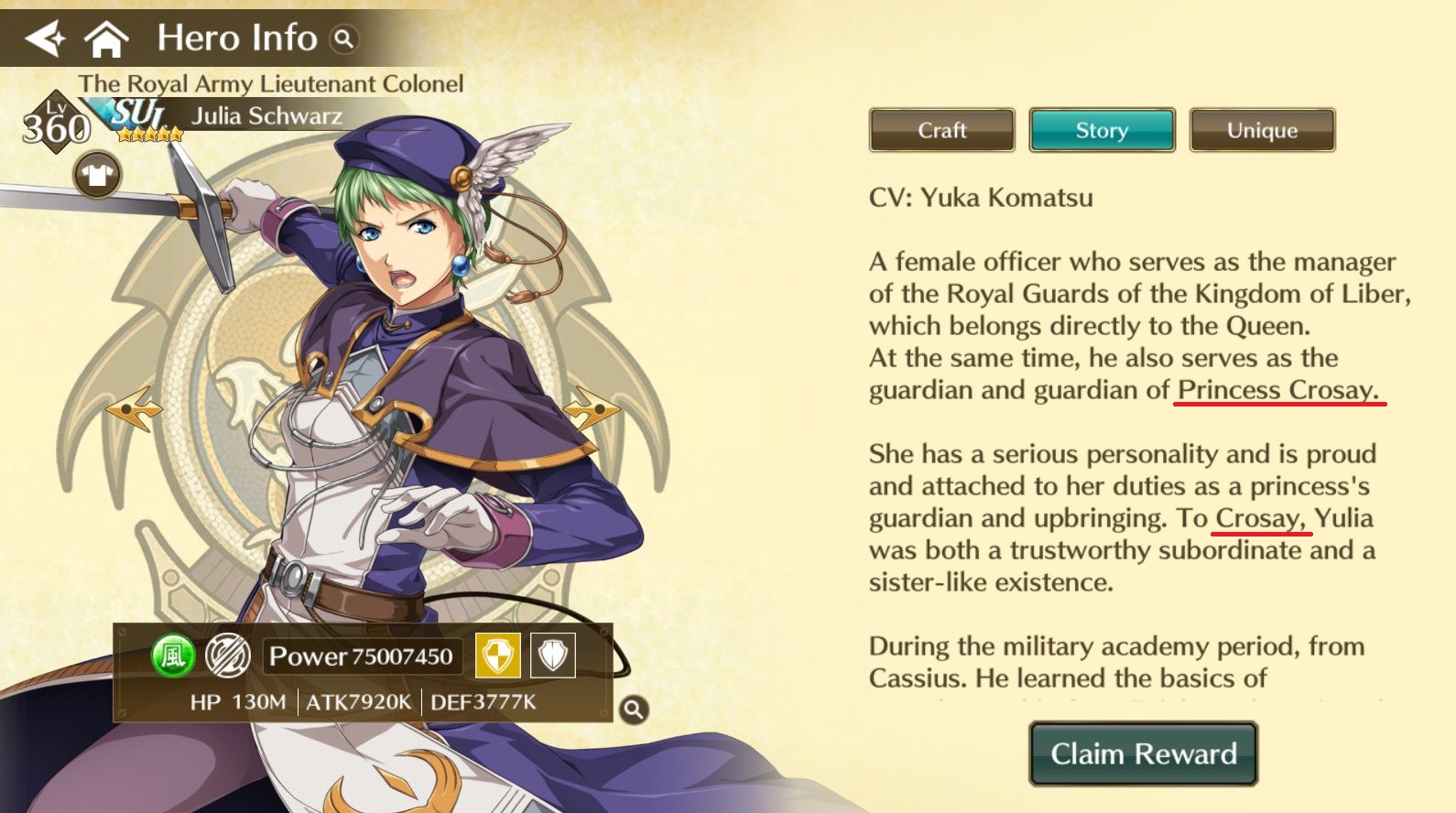Switch to the Craft tab
The width and height of the screenshot is (1456, 813).
tap(940, 129)
